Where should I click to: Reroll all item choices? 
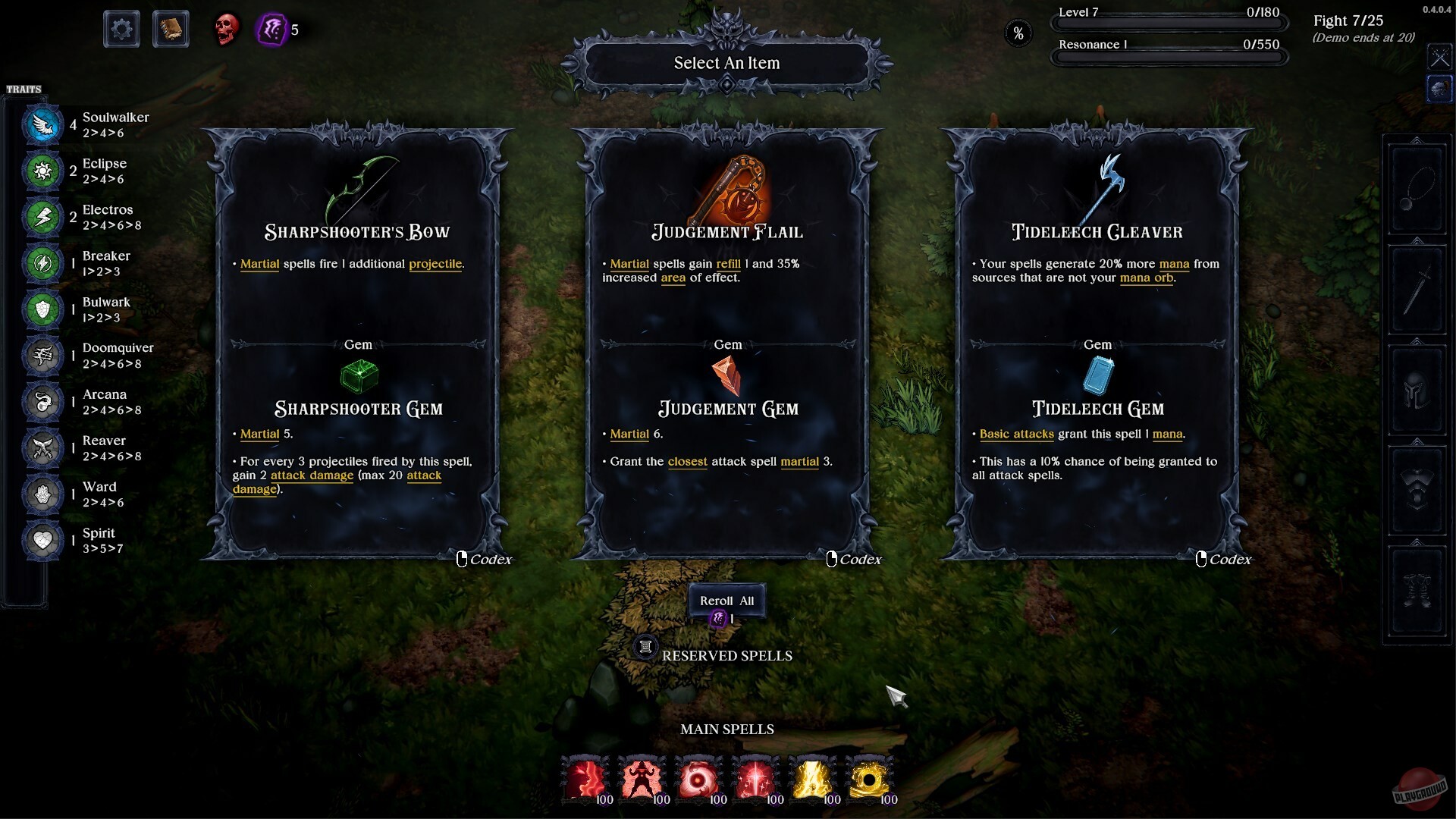click(726, 601)
